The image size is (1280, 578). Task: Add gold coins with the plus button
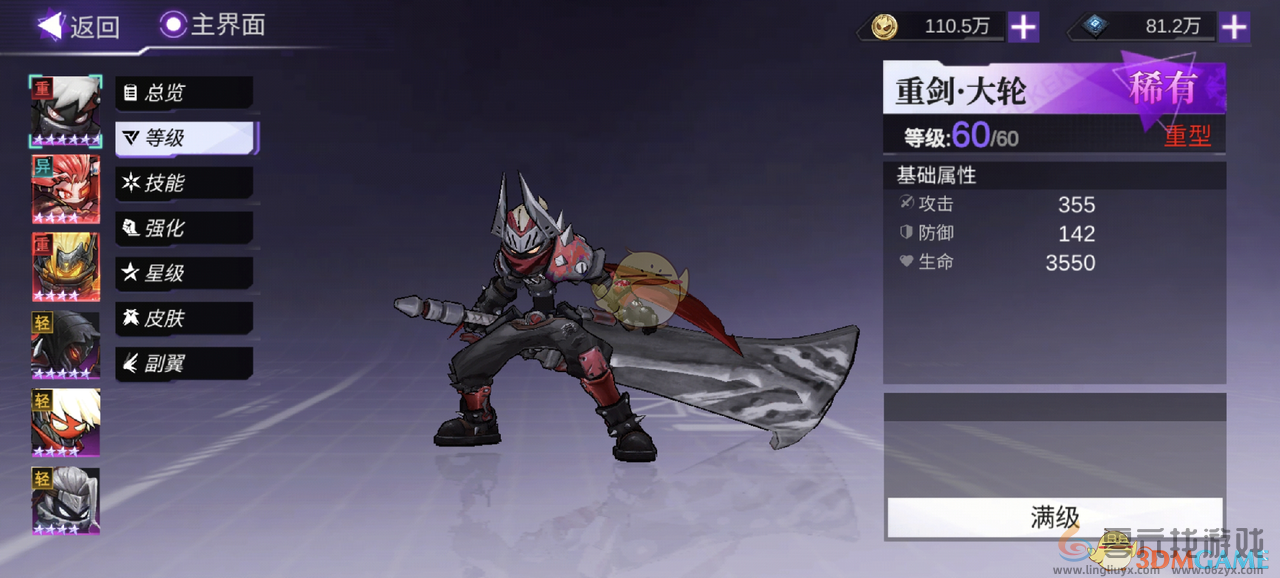1022,27
